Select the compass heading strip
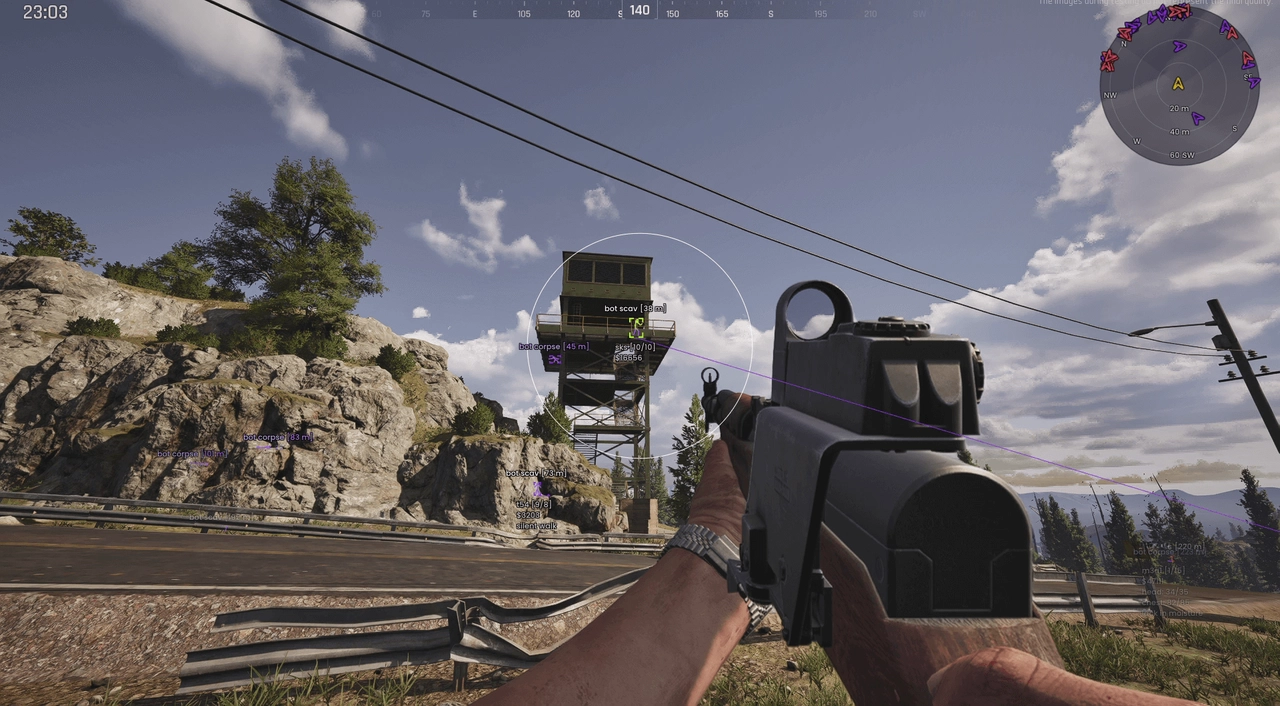 (639, 12)
